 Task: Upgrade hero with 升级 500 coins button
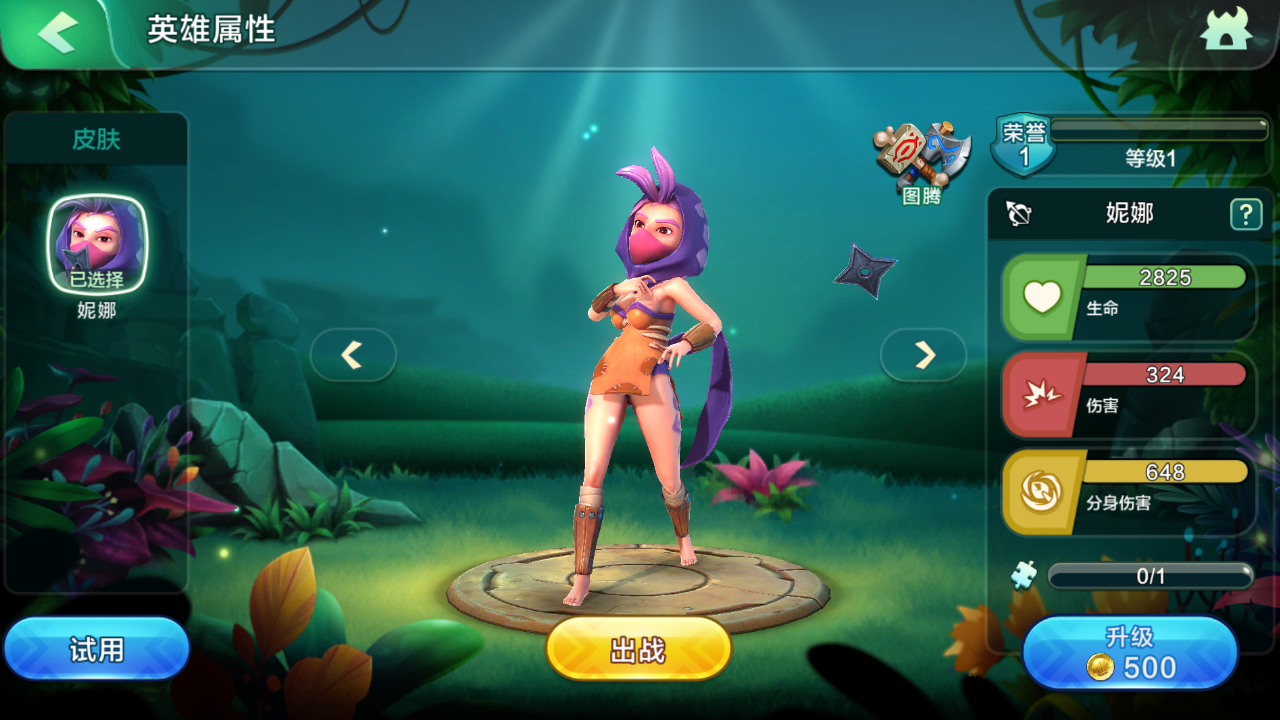(1130, 653)
